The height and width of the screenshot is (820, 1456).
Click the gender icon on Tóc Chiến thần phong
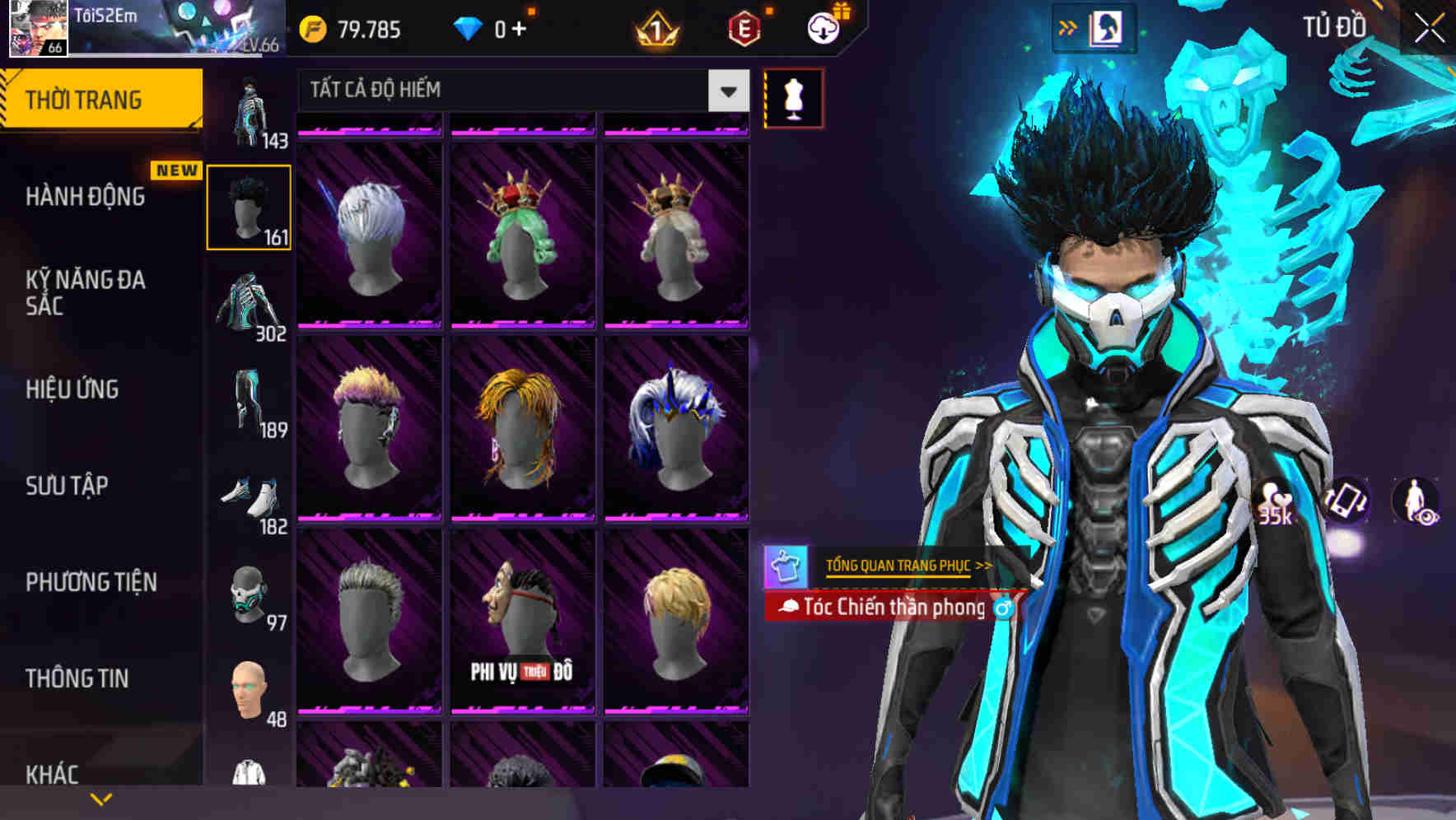(1003, 607)
